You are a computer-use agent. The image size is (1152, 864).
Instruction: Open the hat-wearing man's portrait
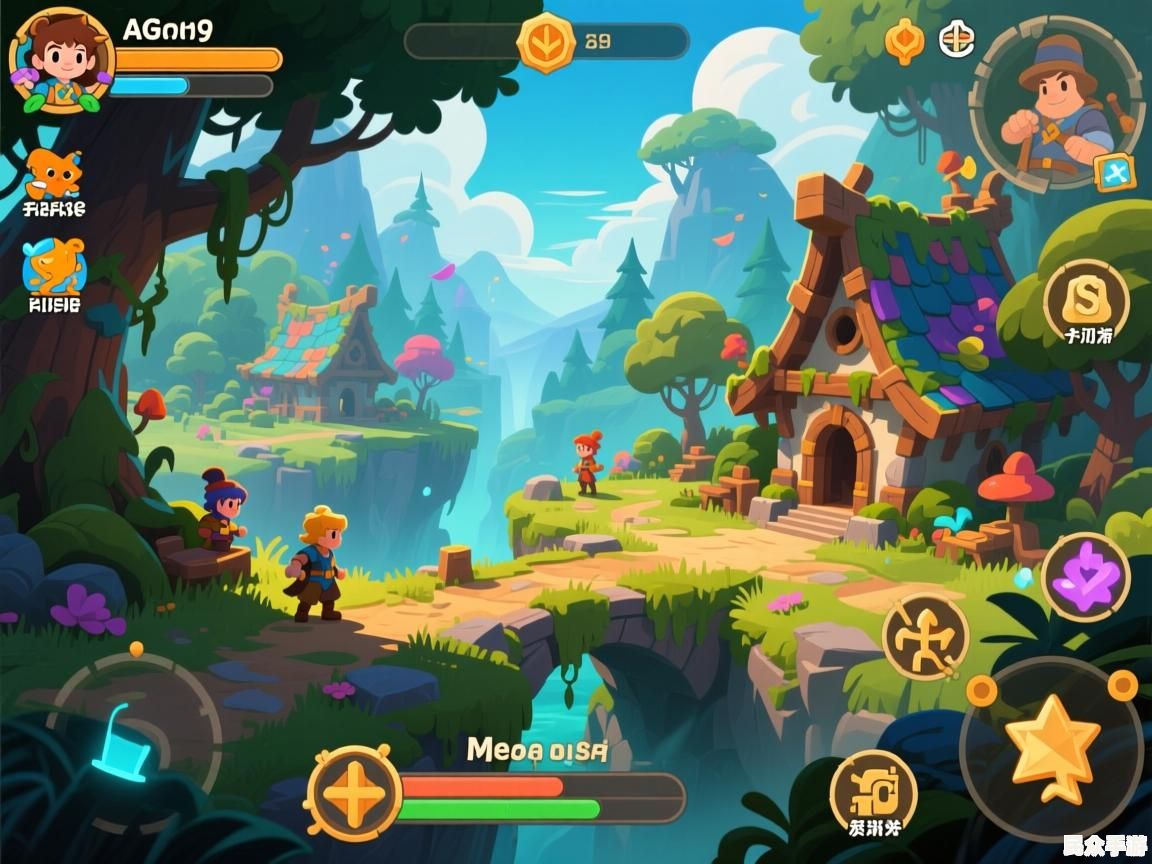click(x=1056, y=102)
